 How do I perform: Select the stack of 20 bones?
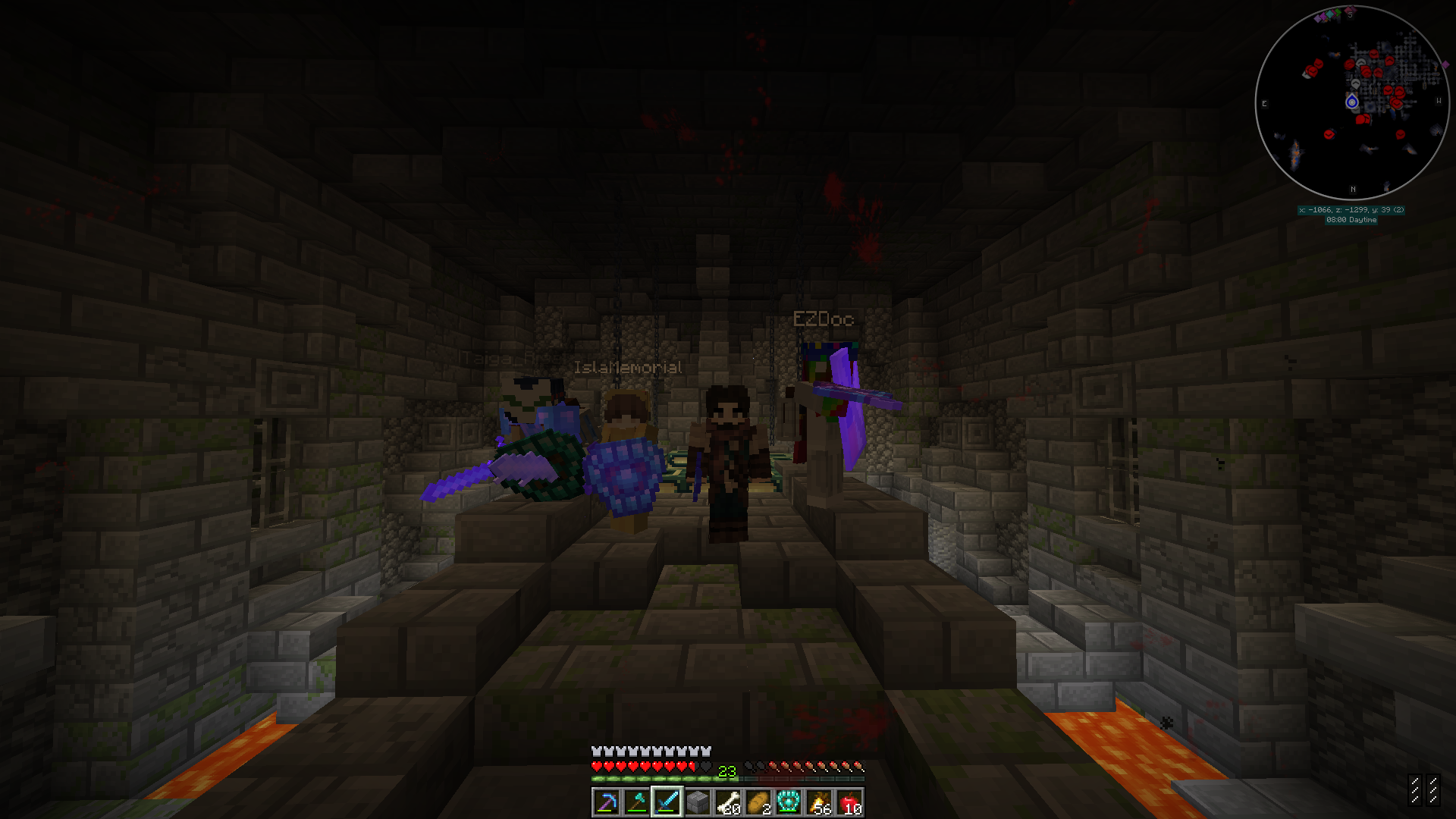point(728,799)
